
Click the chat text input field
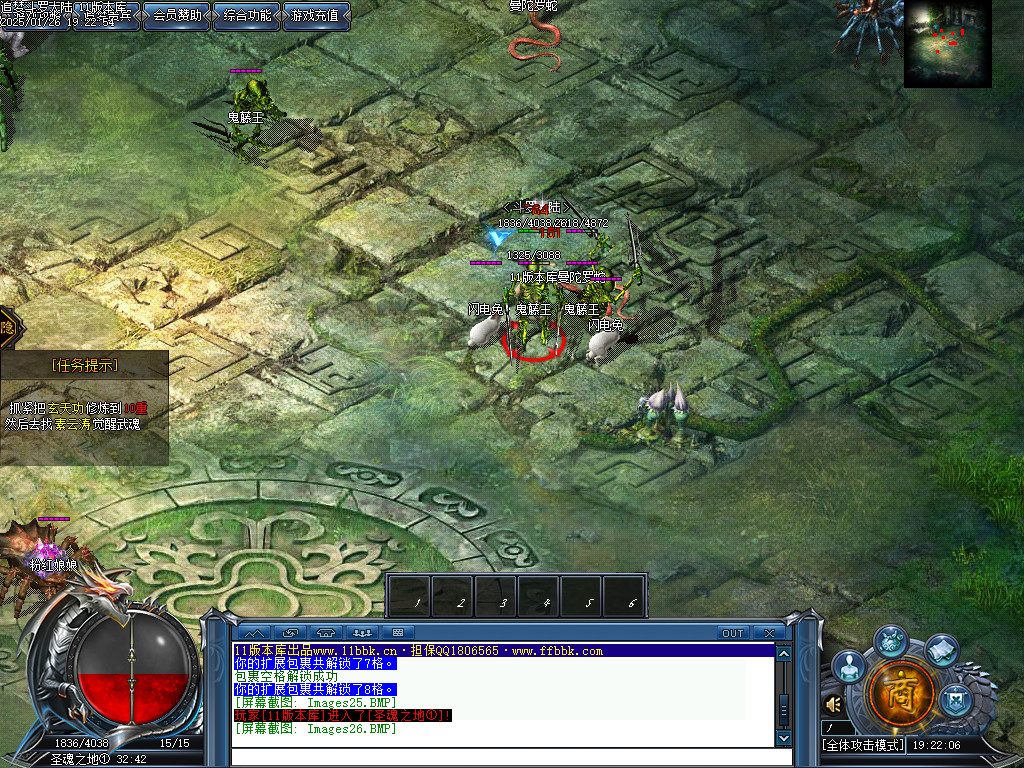pos(500,755)
